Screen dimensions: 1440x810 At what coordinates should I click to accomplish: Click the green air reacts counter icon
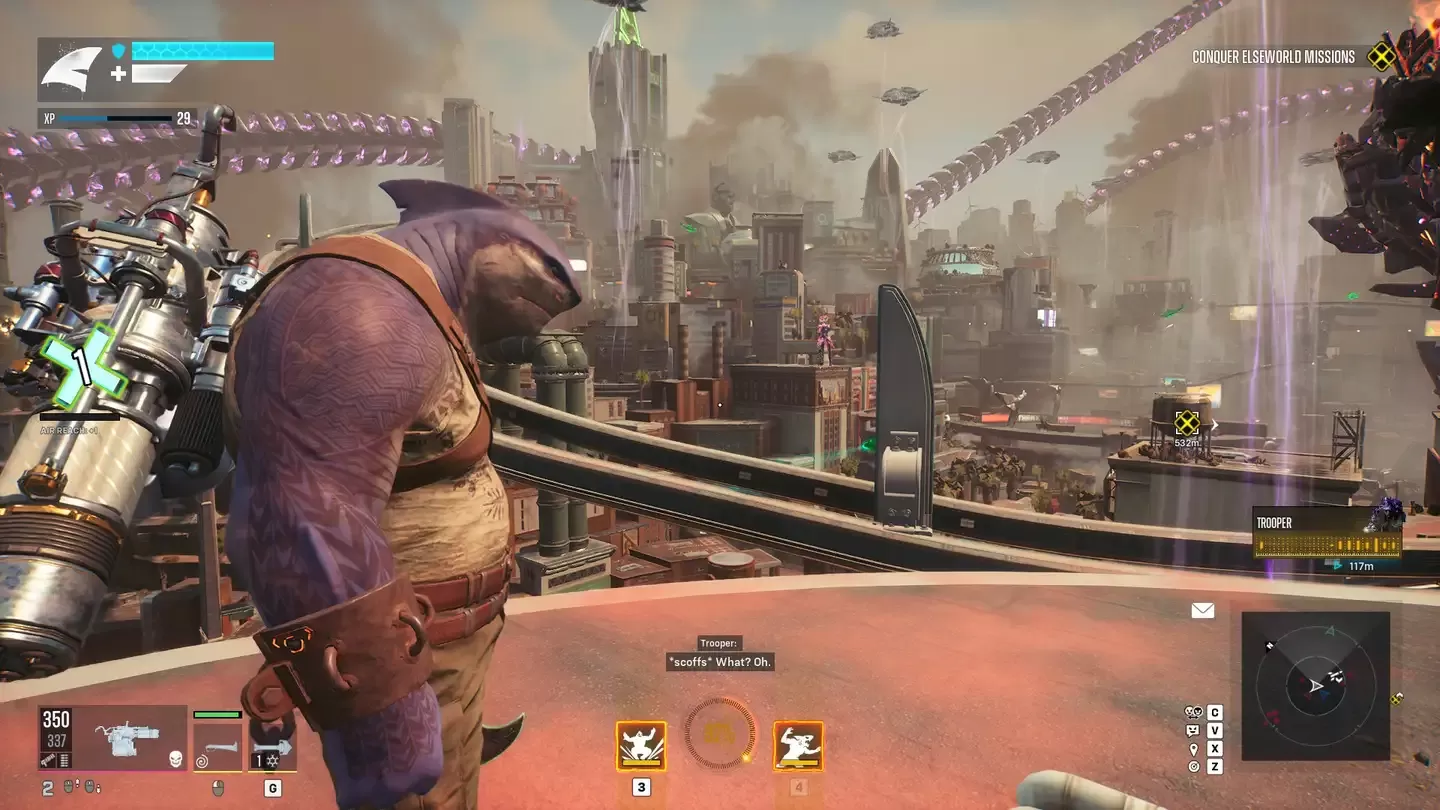click(84, 367)
